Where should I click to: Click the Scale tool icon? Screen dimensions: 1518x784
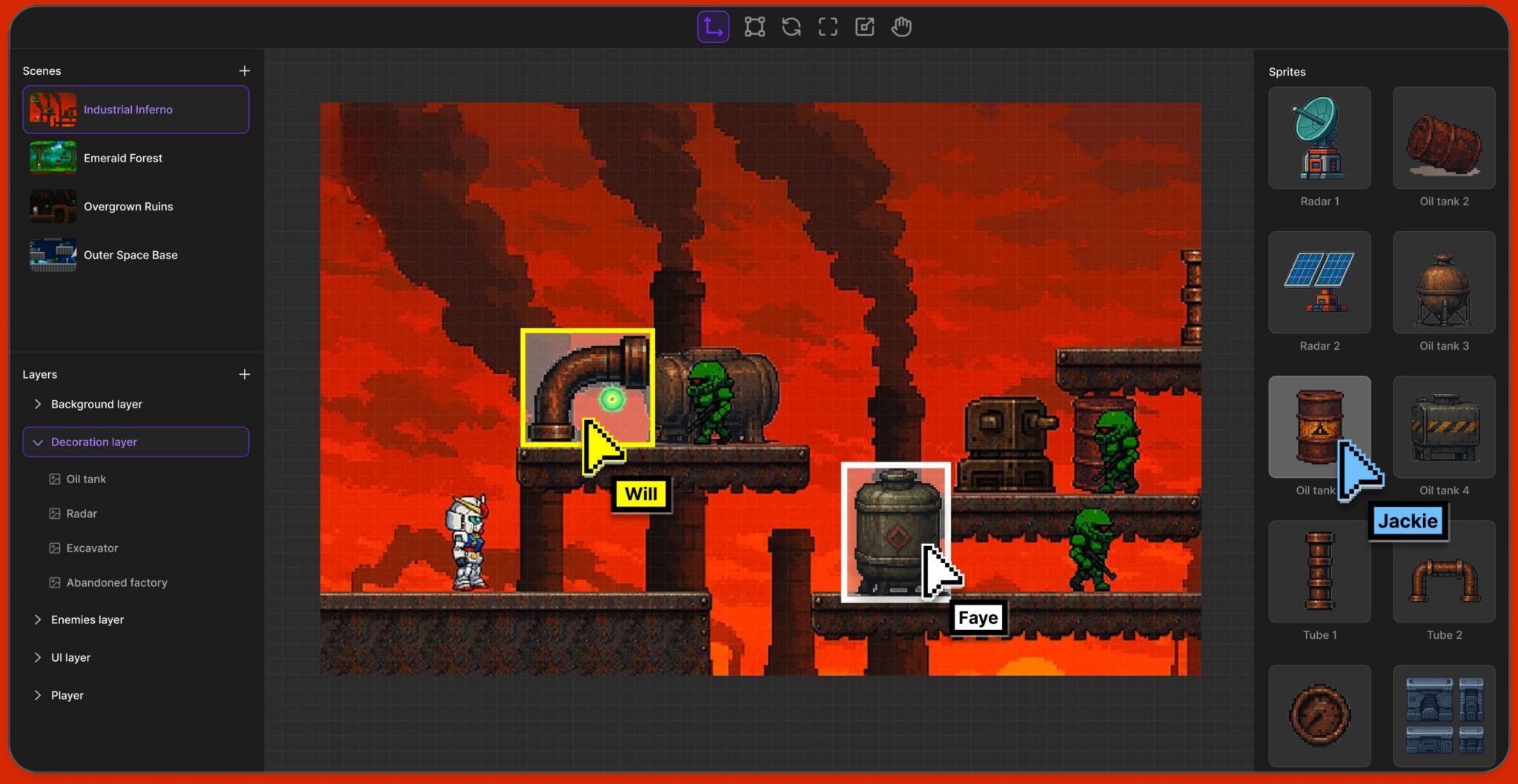864,27
